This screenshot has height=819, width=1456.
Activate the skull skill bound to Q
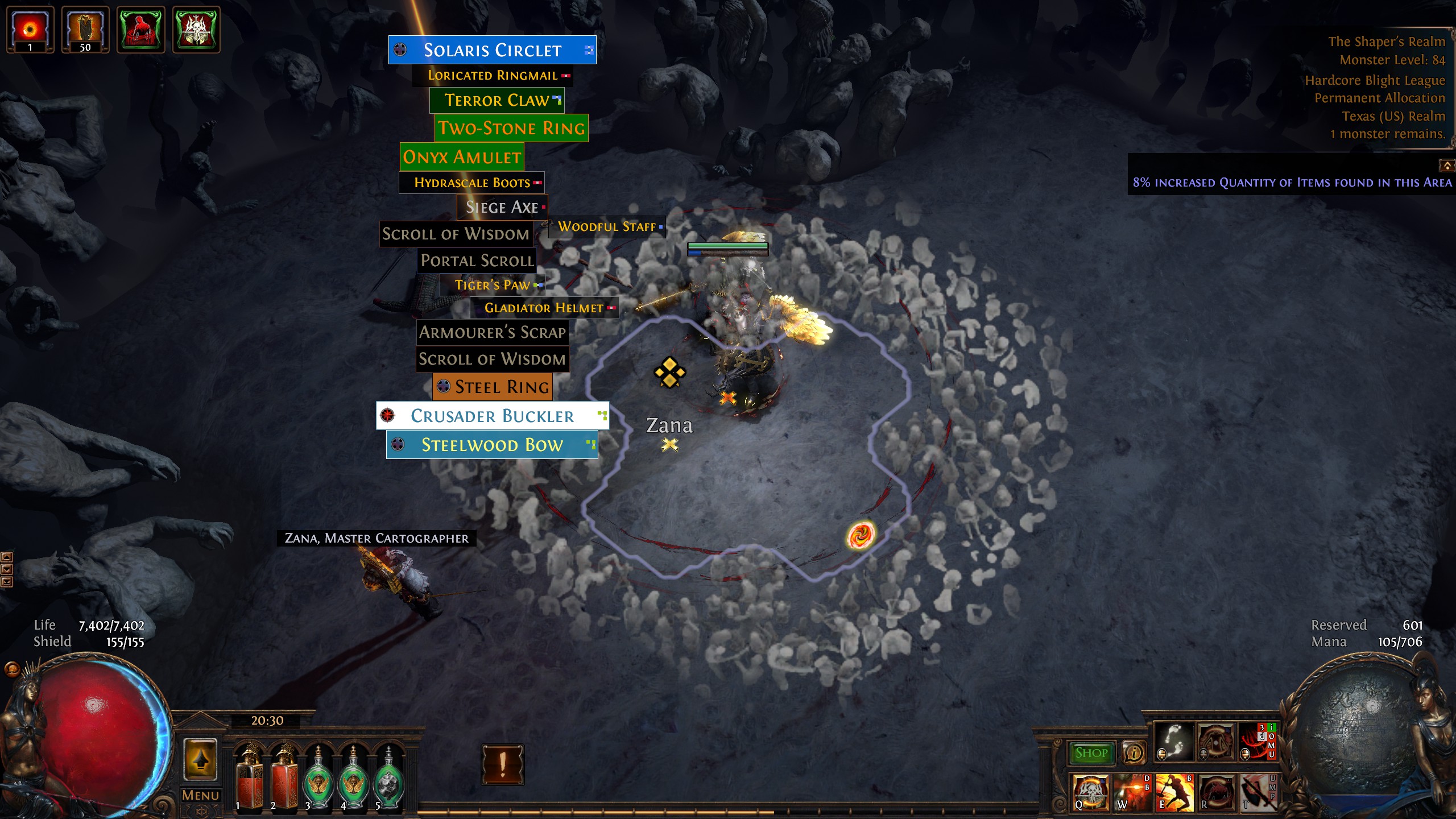point(1090,792)
